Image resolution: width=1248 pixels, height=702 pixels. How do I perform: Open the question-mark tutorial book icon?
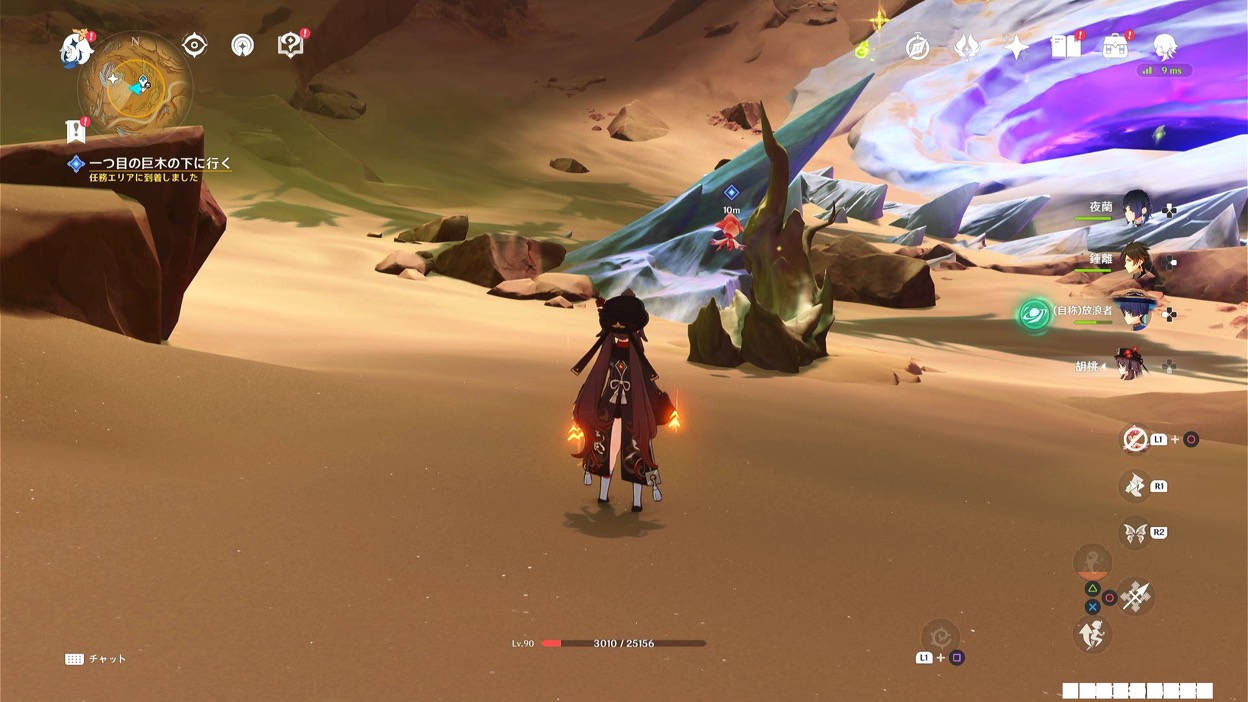click(290, 45)
